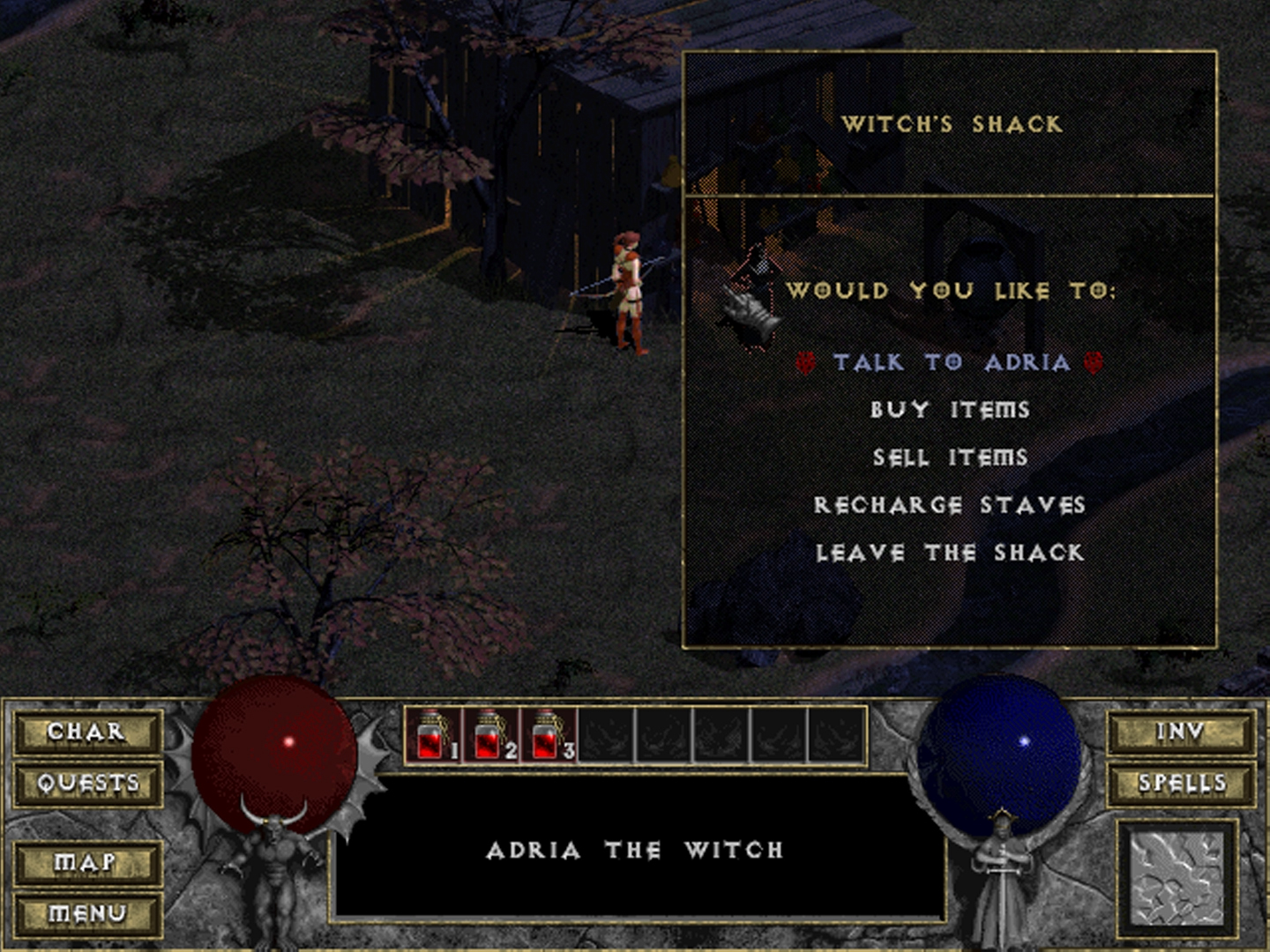Open the INV inventory panel
This screenshot has height=952, width=1270.
(x=1181, y=732)
